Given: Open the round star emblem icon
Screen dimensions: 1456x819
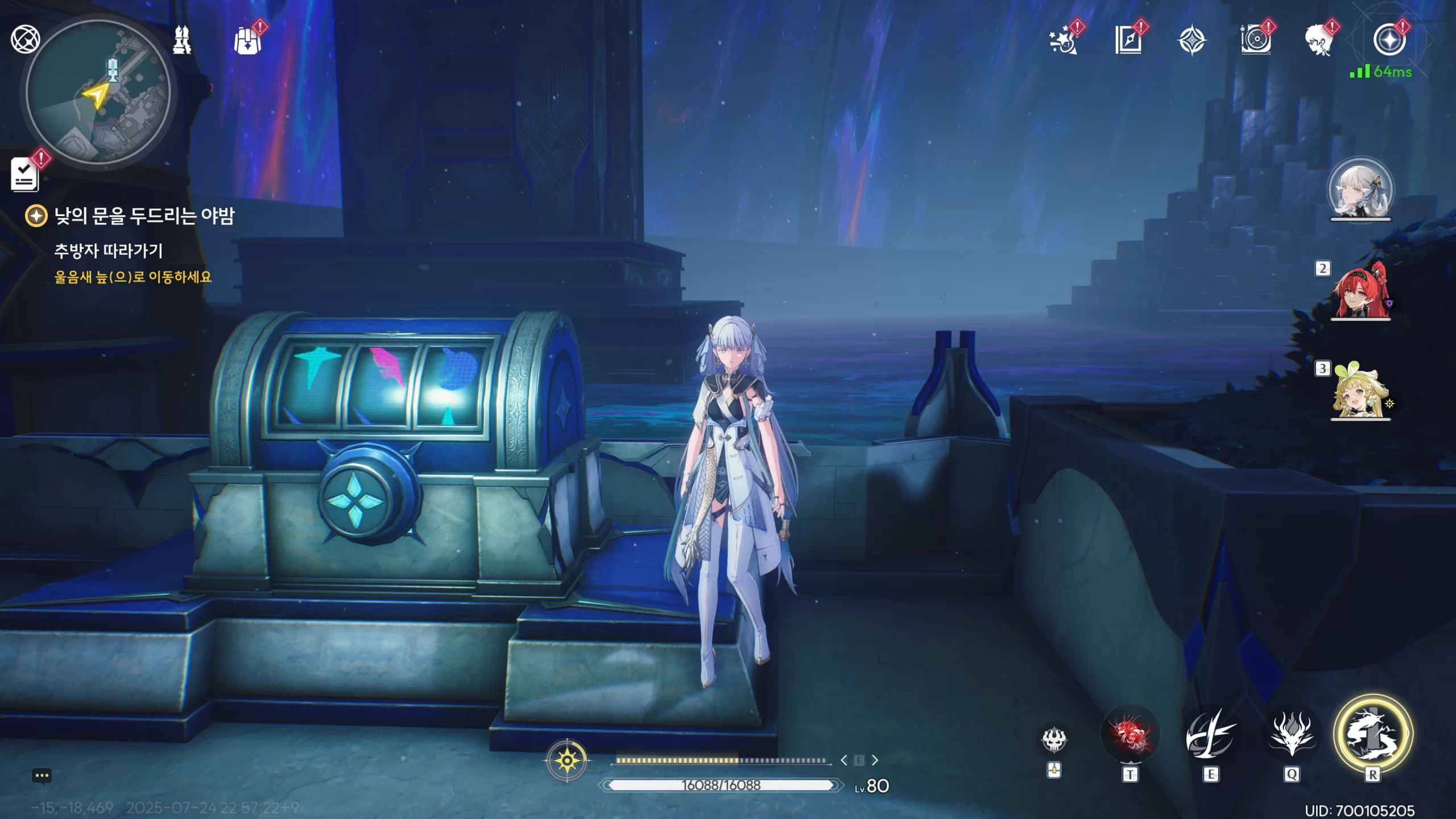Looking at the screenshot, I should [x=1389, y=40].
